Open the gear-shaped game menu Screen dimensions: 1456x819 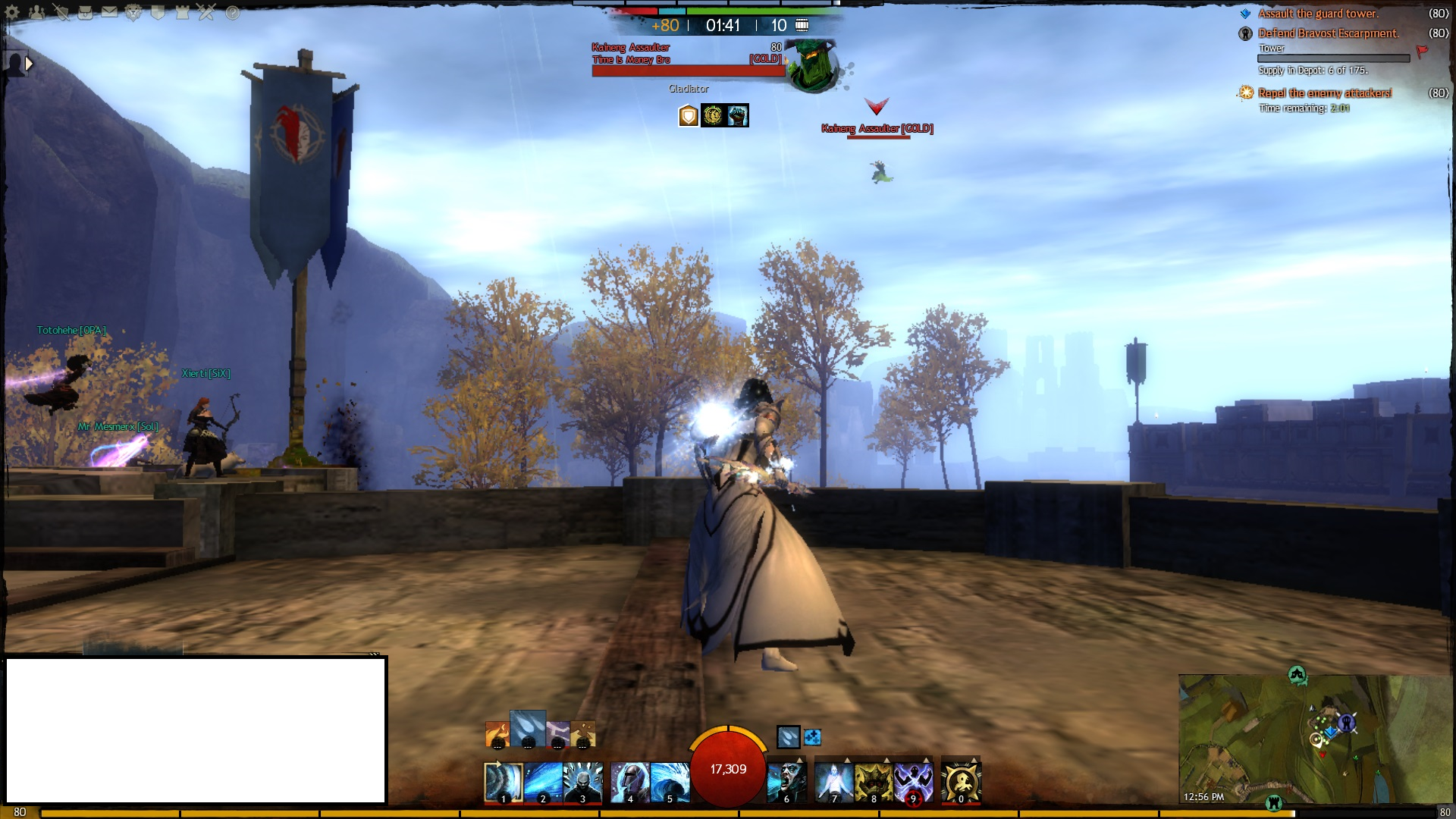[x=13, y=13]
